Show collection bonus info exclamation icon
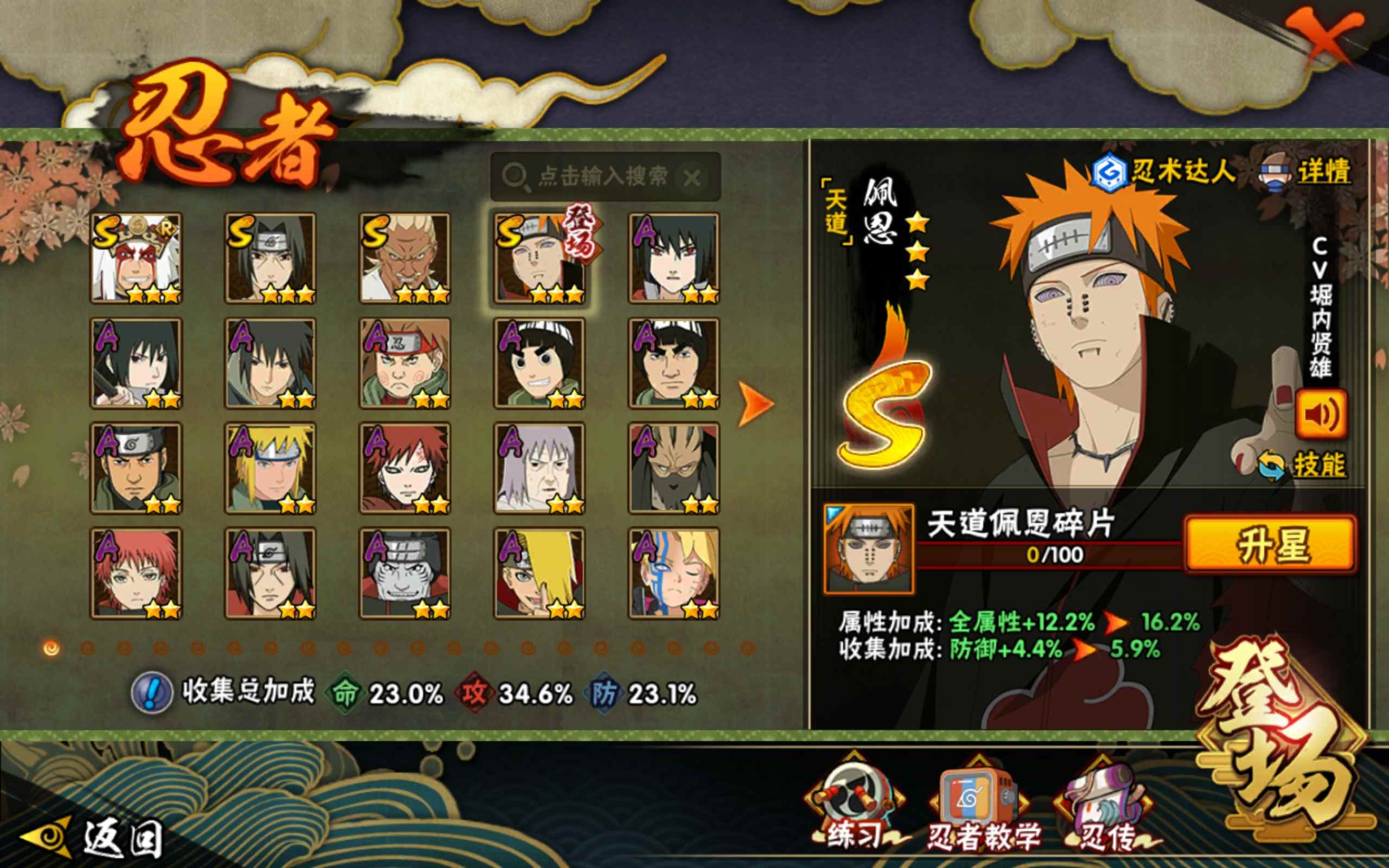 pos(151,692)
